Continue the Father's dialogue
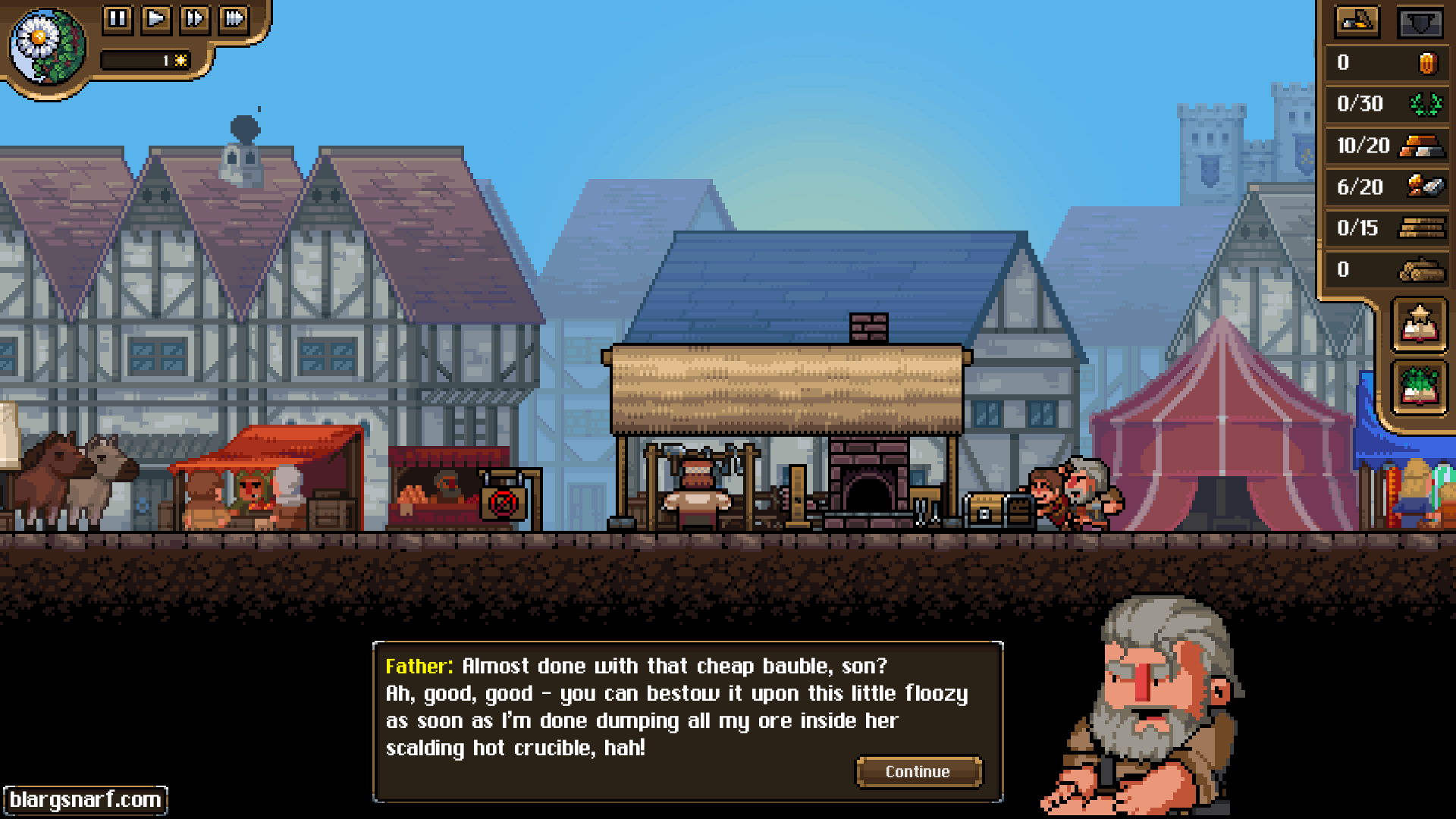 (x=918, y=771)
